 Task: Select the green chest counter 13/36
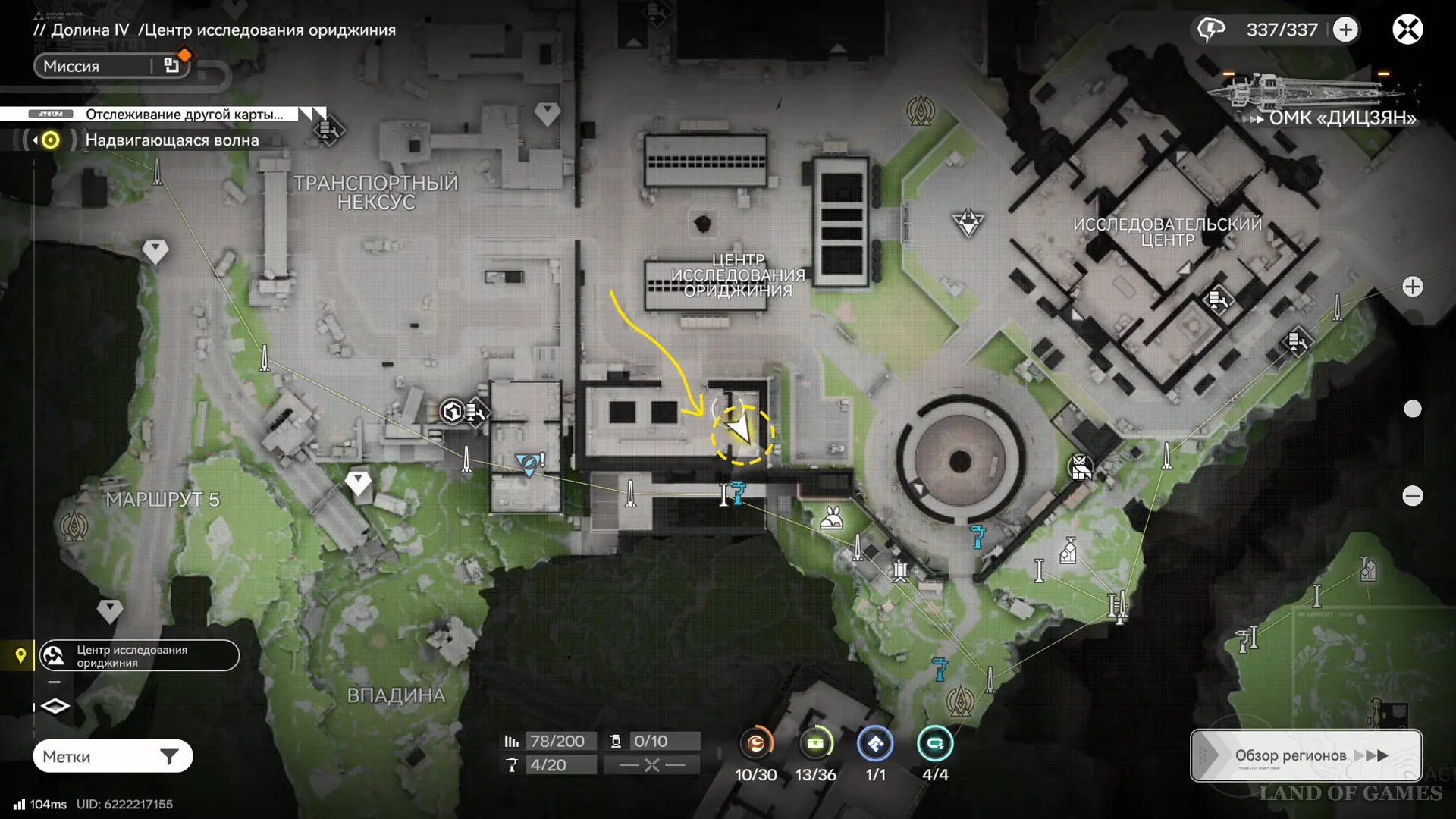815,744
